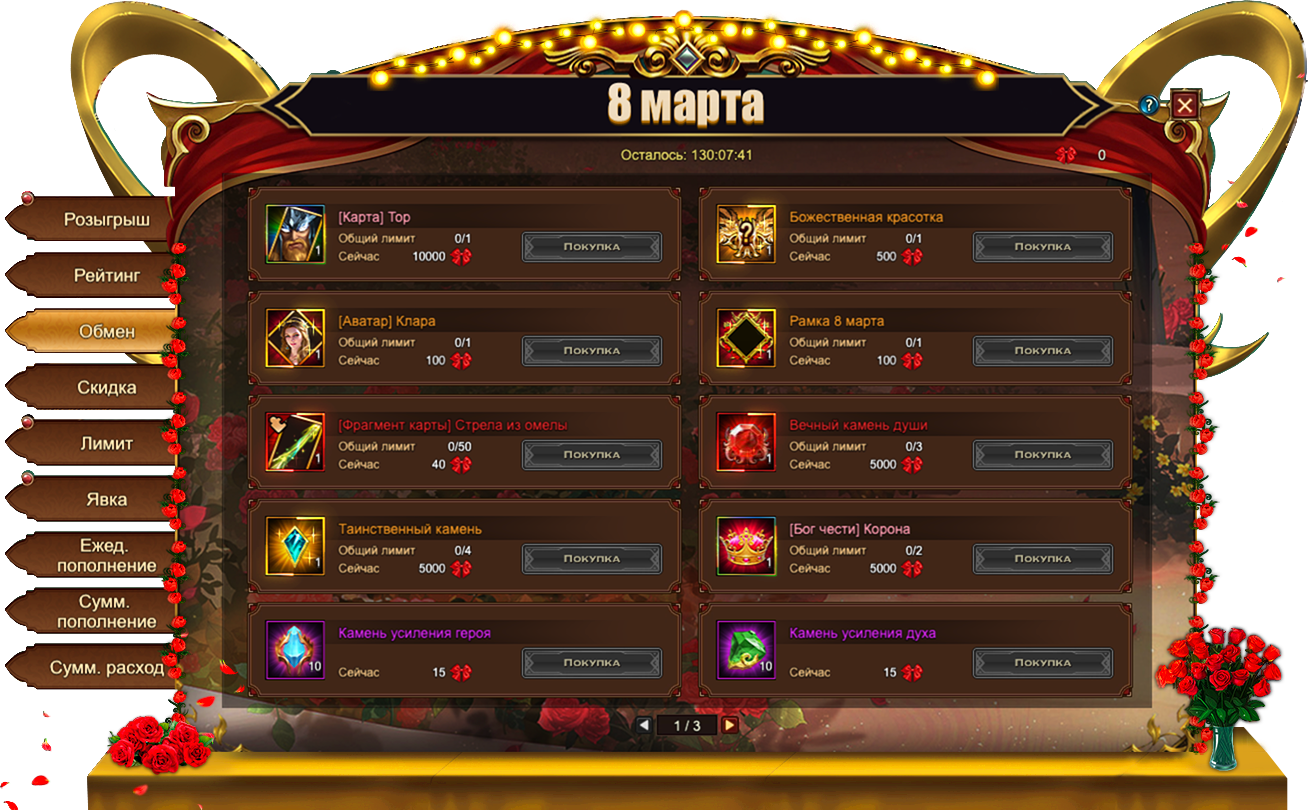Screen dimensions: 1308x810
Task: Buy the Вечный камень души
Action: [1043, 455]
